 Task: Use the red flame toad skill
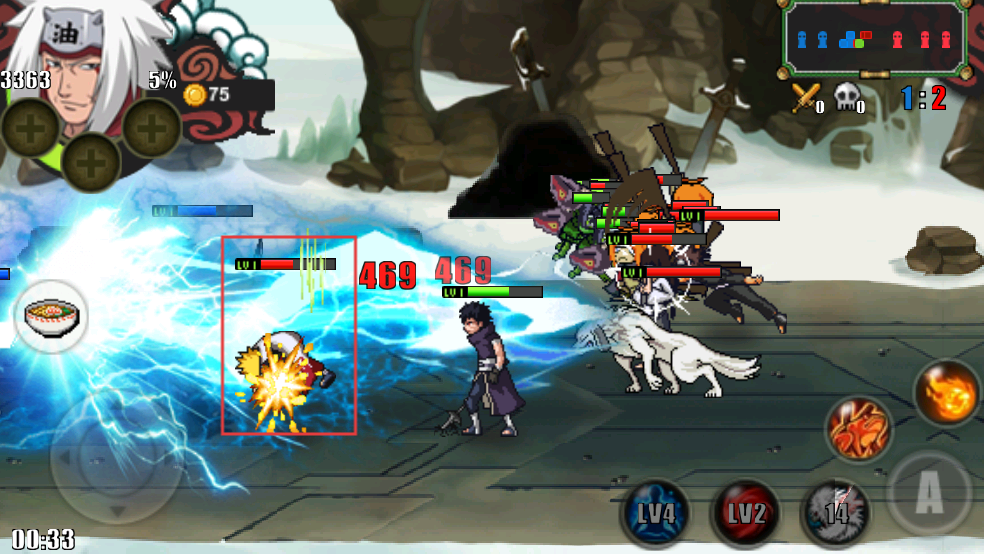[x=859, y=430]
